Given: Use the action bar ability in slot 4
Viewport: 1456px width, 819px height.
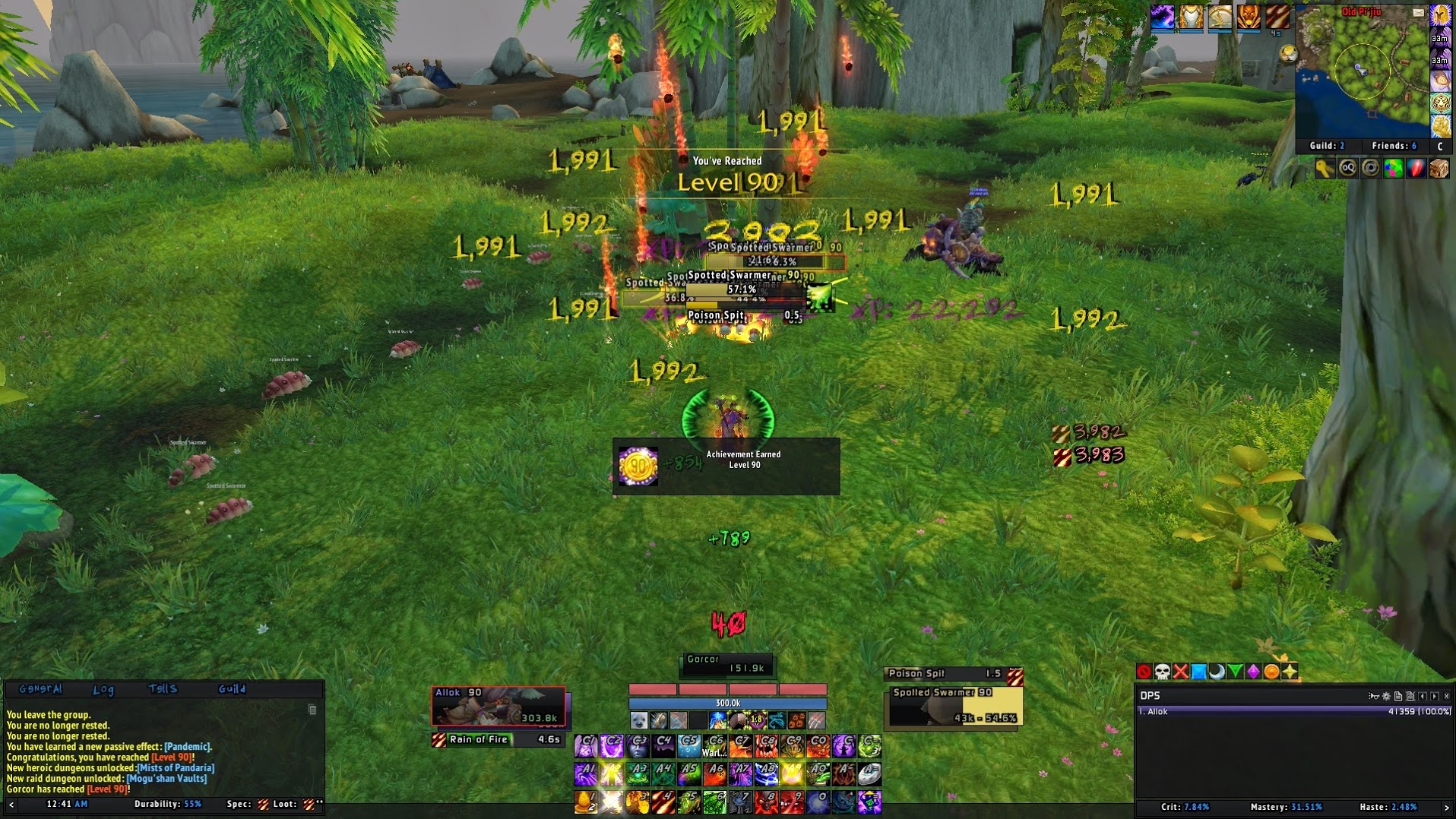Looking at the screenshot, I should (663, 801).
